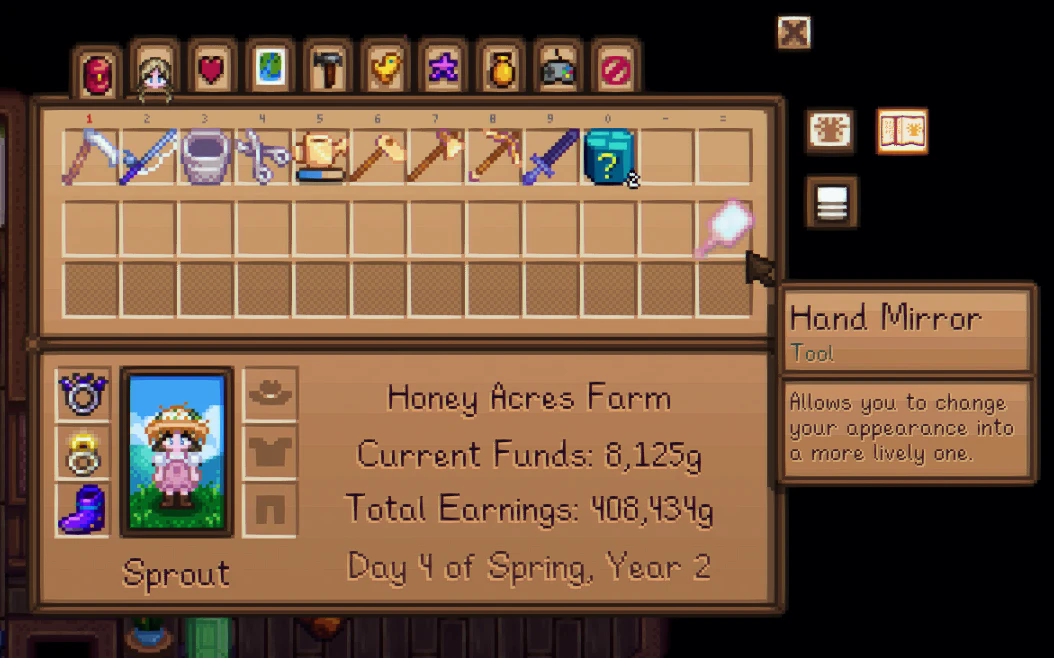Select the milk pail slot
1054x658 pixels.
coord(206,157)
